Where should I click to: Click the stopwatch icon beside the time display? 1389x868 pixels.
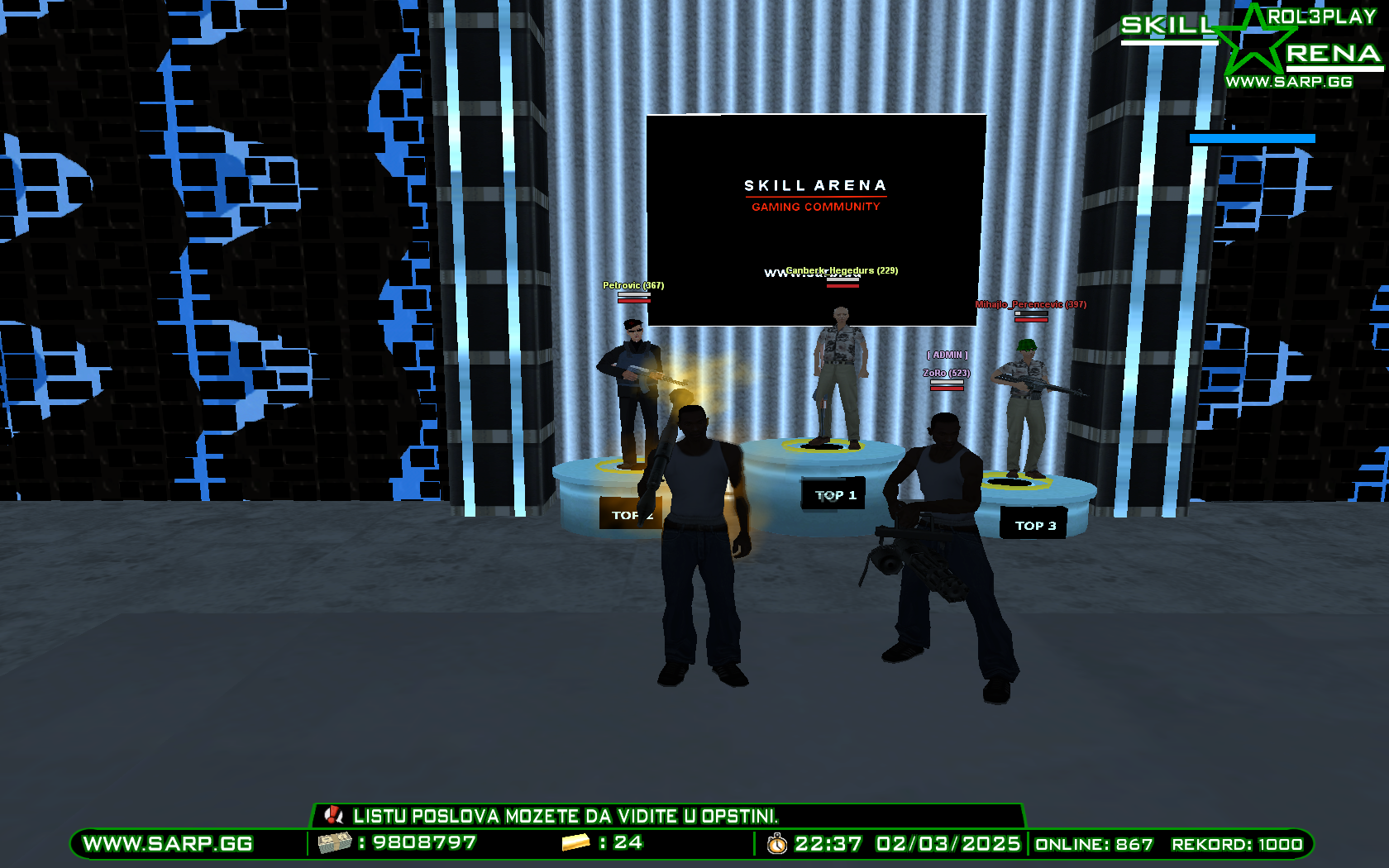coord(776,844)
